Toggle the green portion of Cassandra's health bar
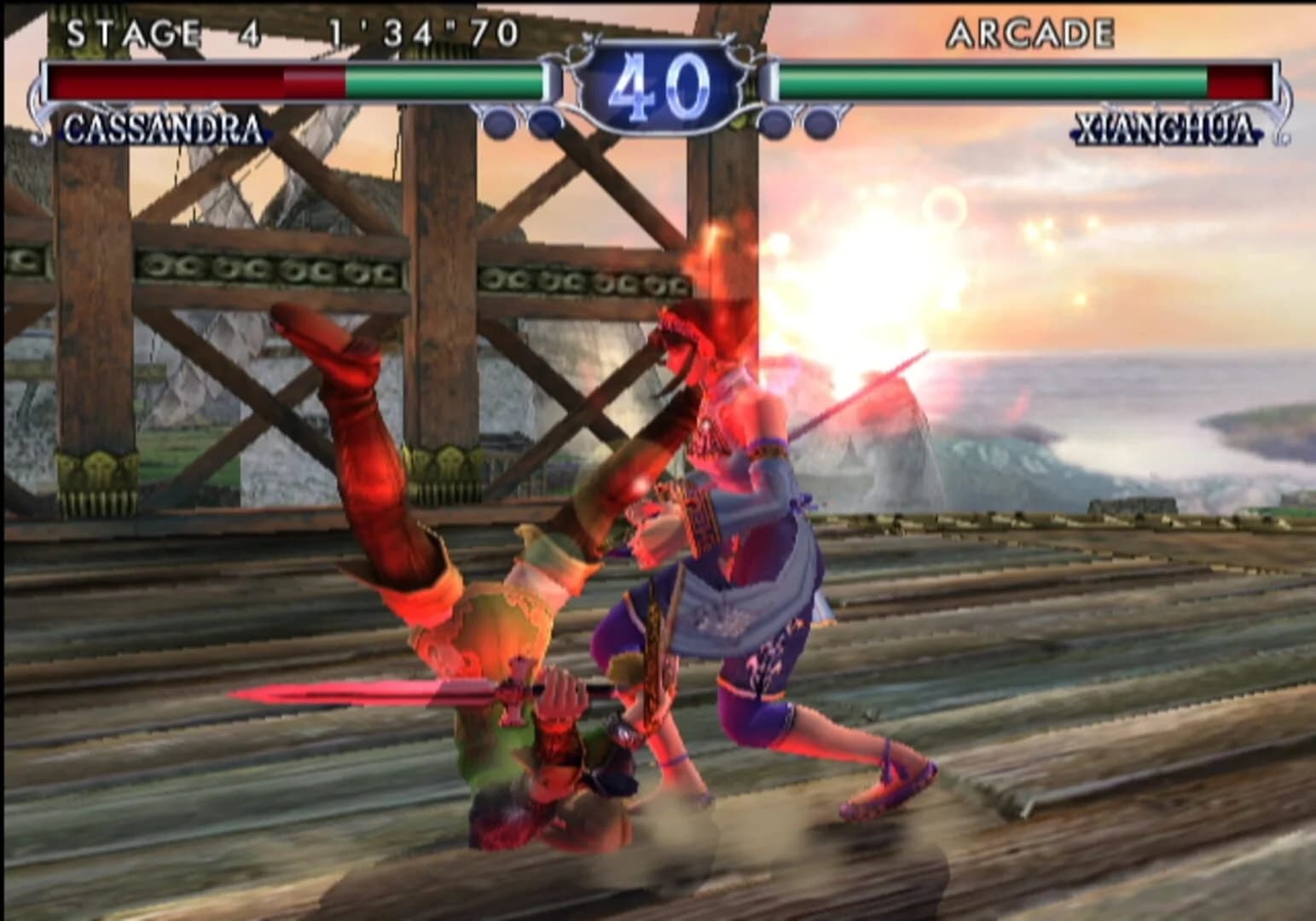The height and width of the screenshot is (921, 1316). (x=443, y=82)
